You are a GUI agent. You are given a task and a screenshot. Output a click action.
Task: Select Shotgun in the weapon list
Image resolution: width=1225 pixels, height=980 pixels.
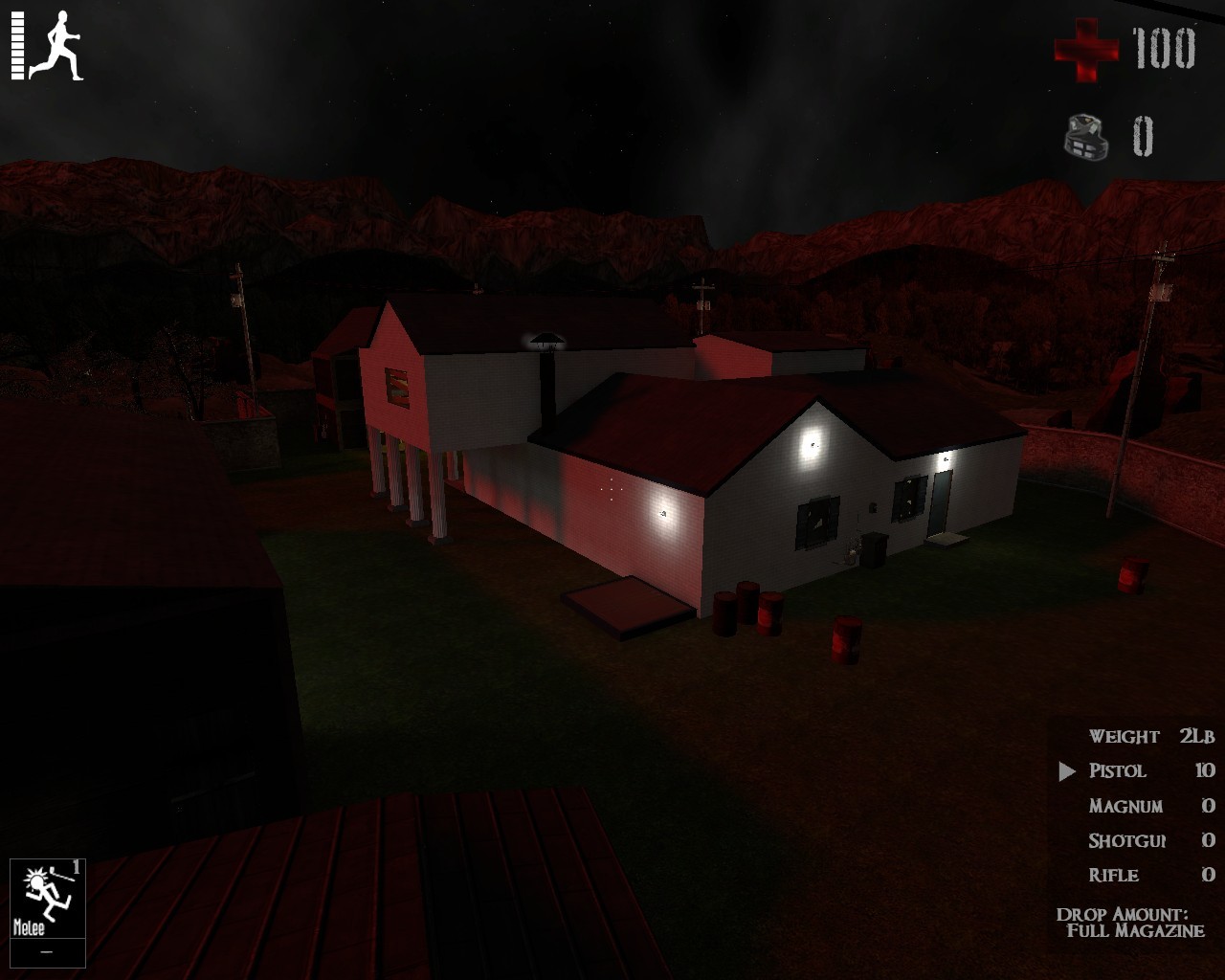[1129, 840]
